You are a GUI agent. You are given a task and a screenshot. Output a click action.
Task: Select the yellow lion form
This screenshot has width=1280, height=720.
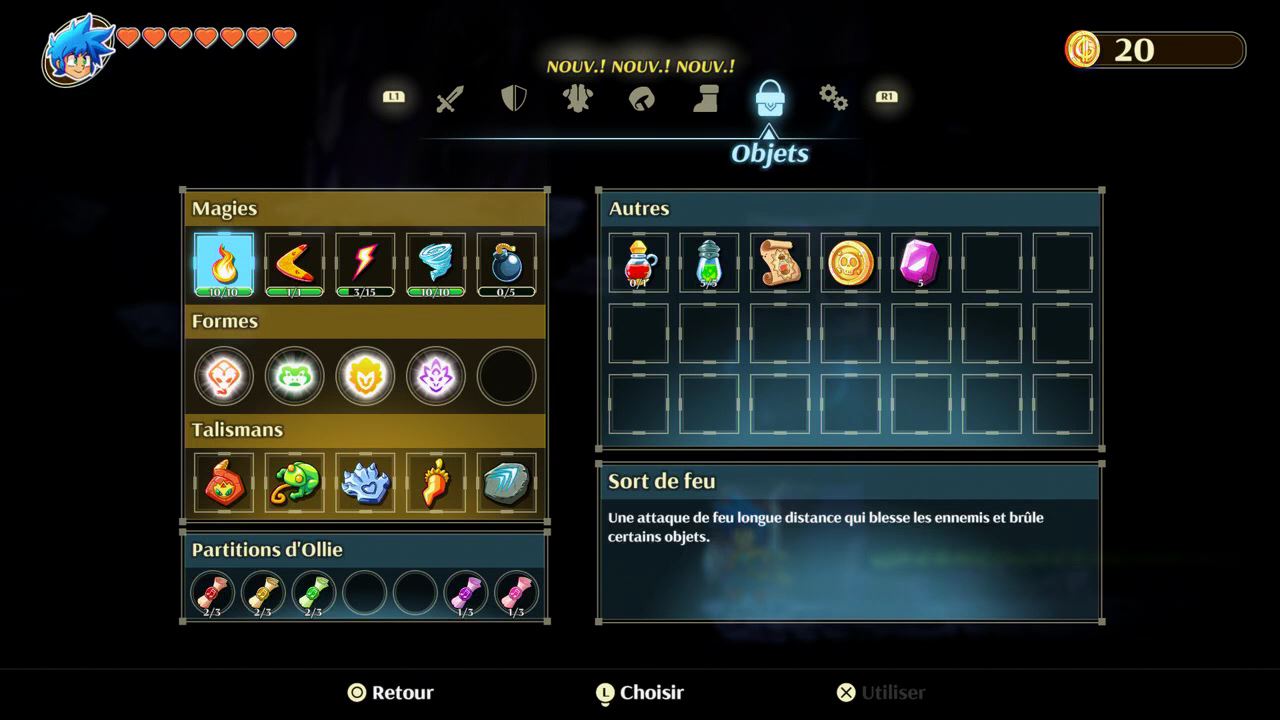click(x=365, y=376)
